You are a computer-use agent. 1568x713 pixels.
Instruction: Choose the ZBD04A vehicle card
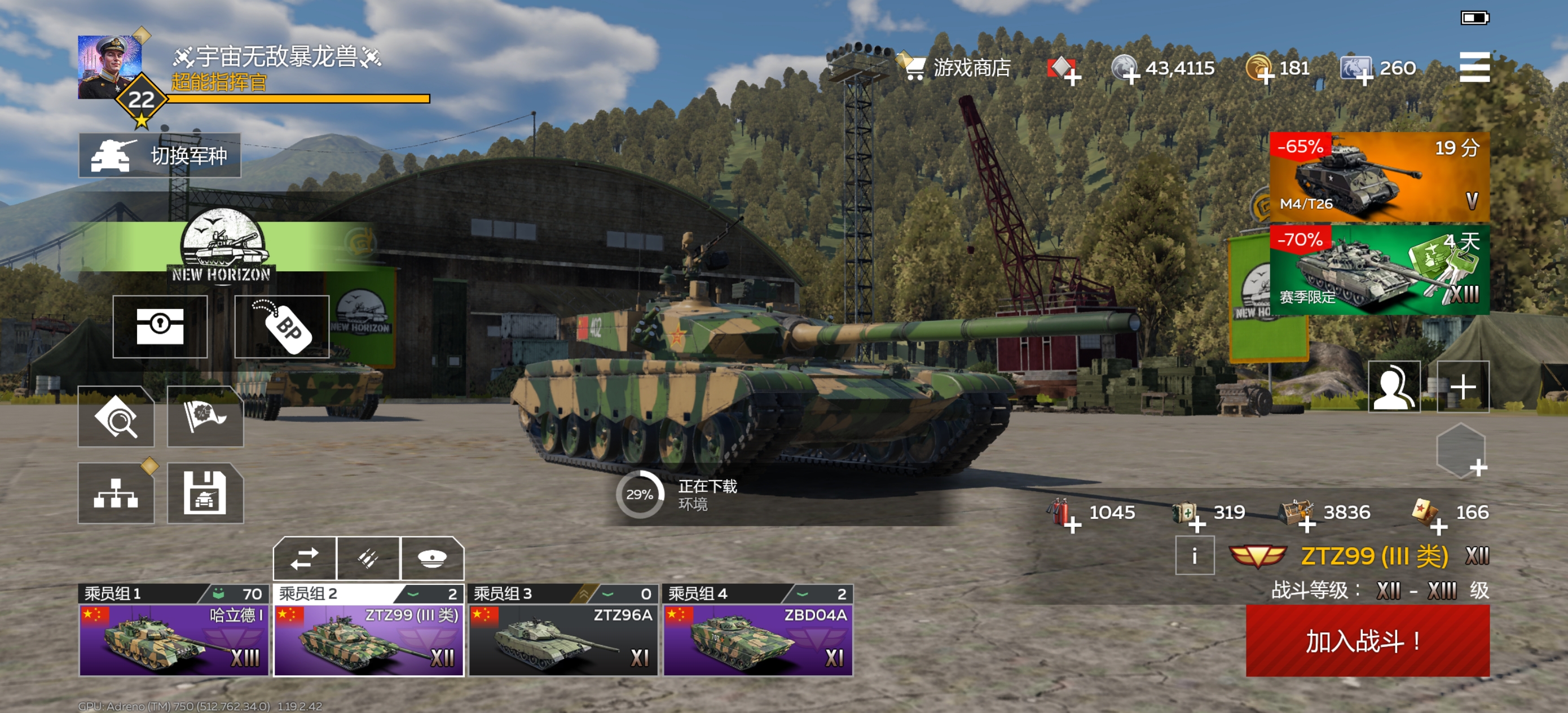(758, 639)
